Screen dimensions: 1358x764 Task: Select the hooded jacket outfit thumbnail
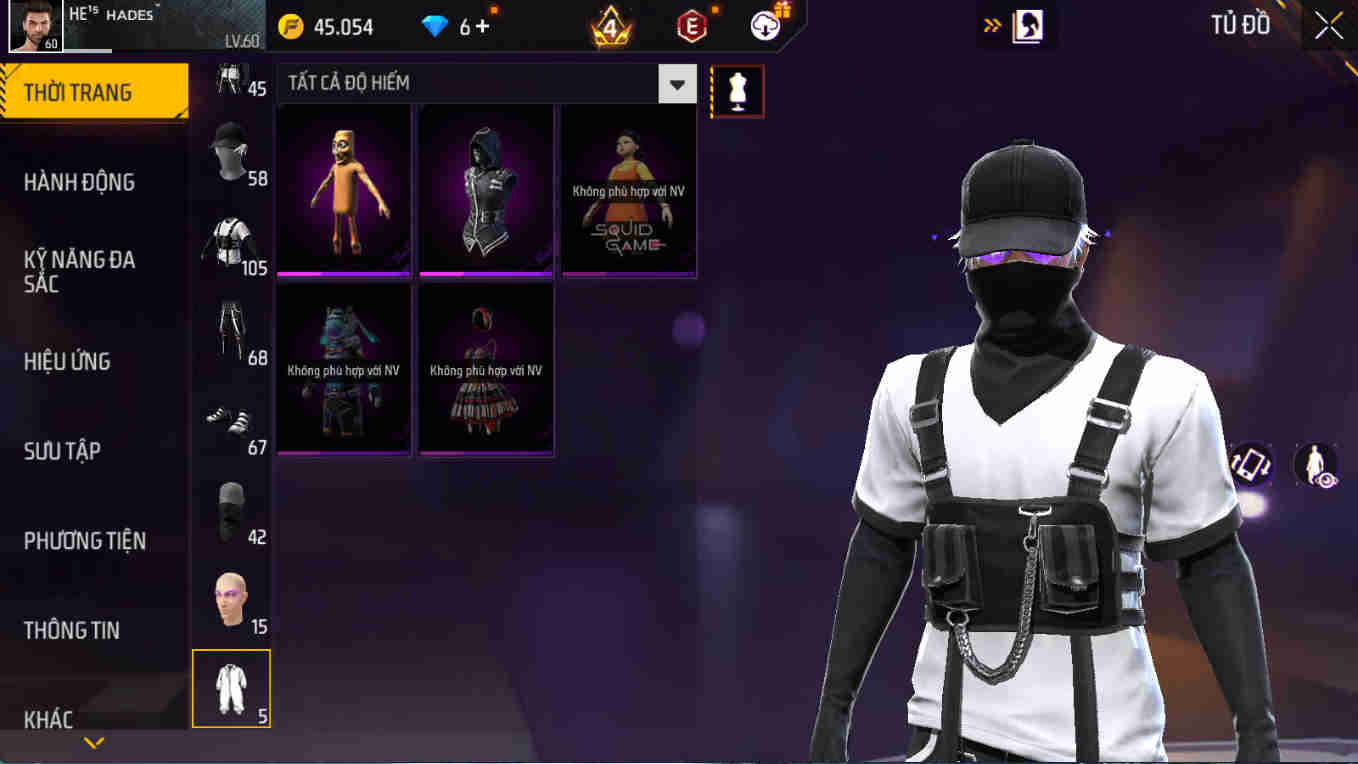pyautogui.click(x=485, y=190)
